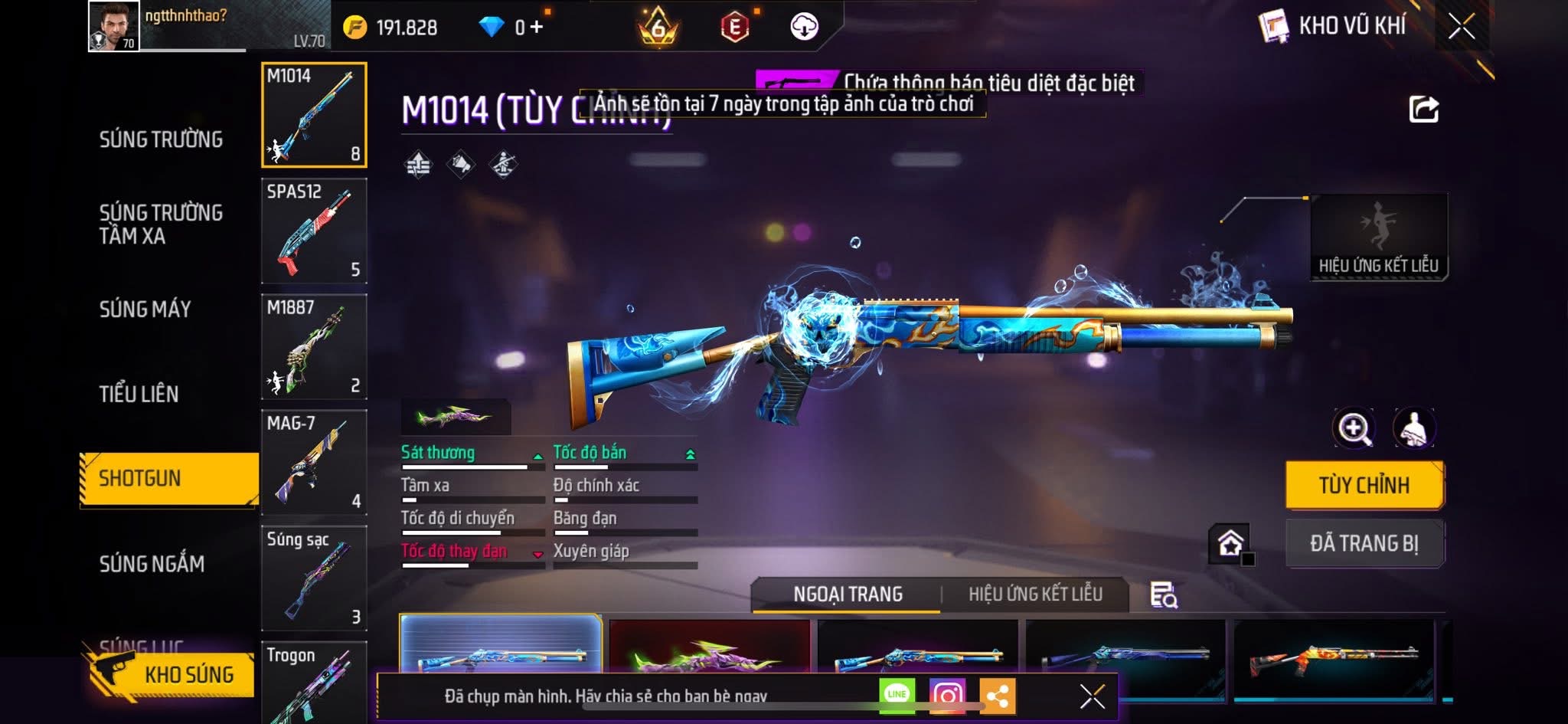Switch to the SÚNG MÁY category
1568x724 pixels.
tap(145, 310)
